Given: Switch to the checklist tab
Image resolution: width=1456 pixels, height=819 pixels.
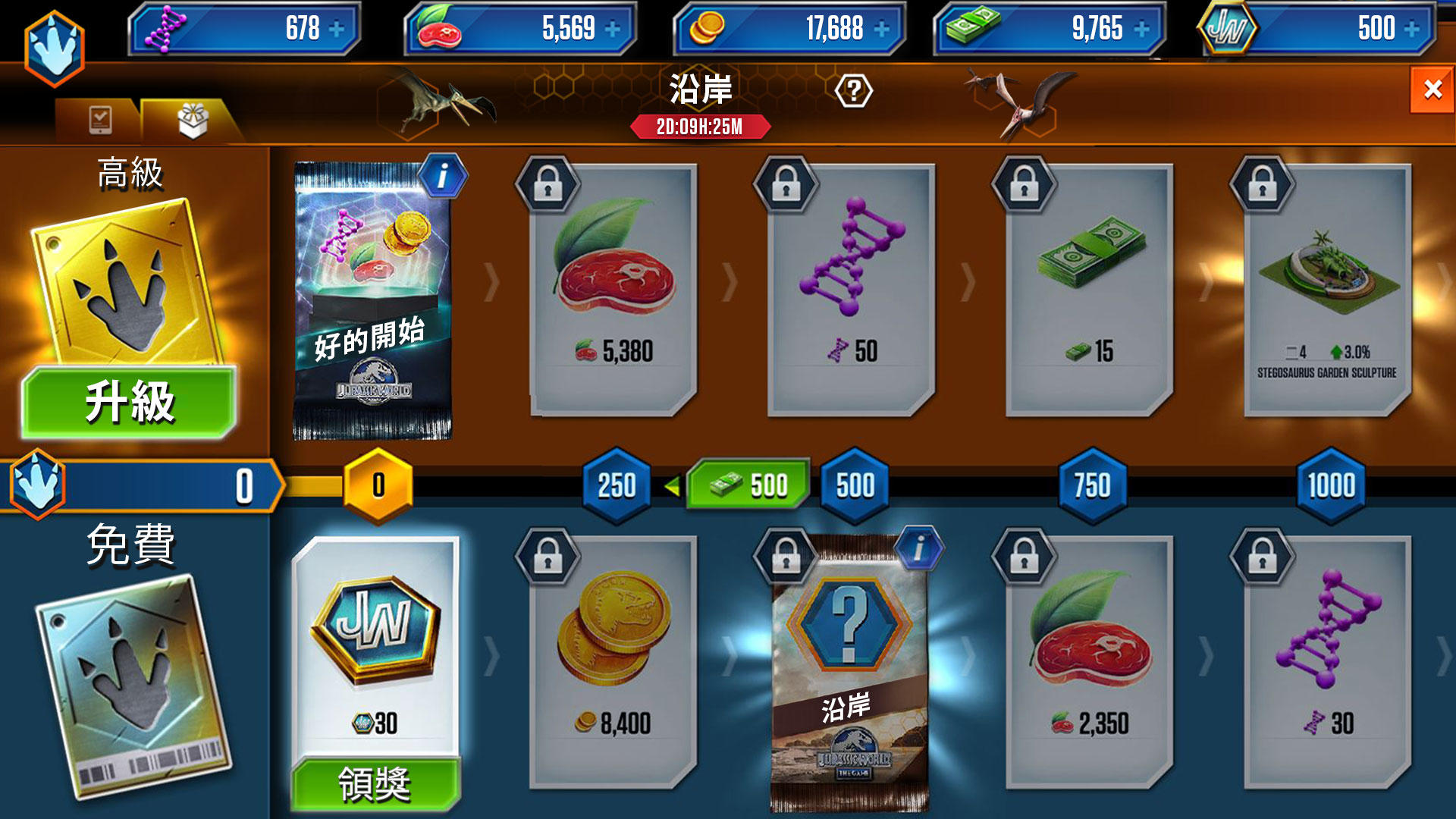Looking at the screenshot, I should 99,119.
